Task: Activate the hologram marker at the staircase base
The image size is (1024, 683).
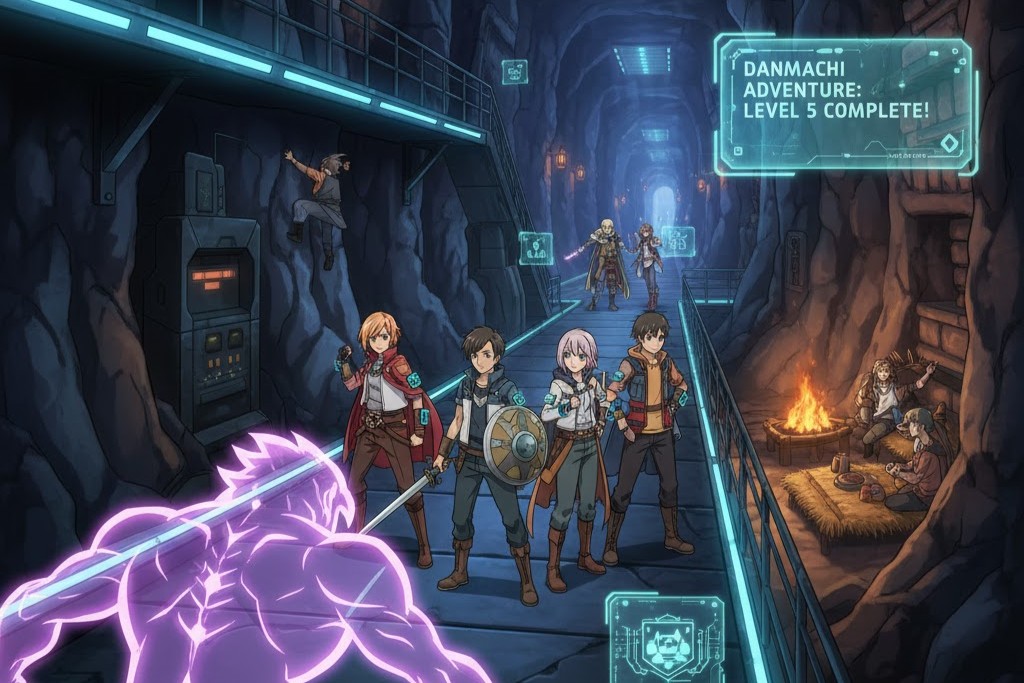Action: point(535,248)
